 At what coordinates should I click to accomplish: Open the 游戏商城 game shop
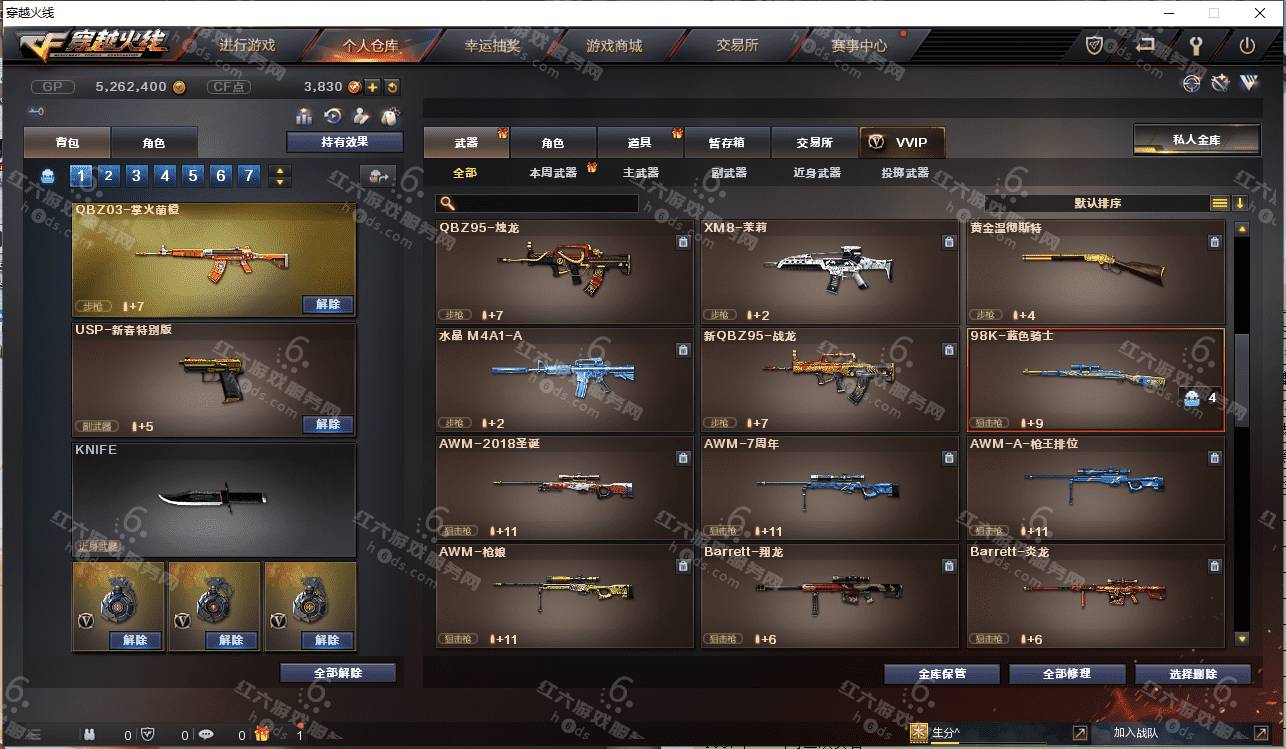point(614,45)
